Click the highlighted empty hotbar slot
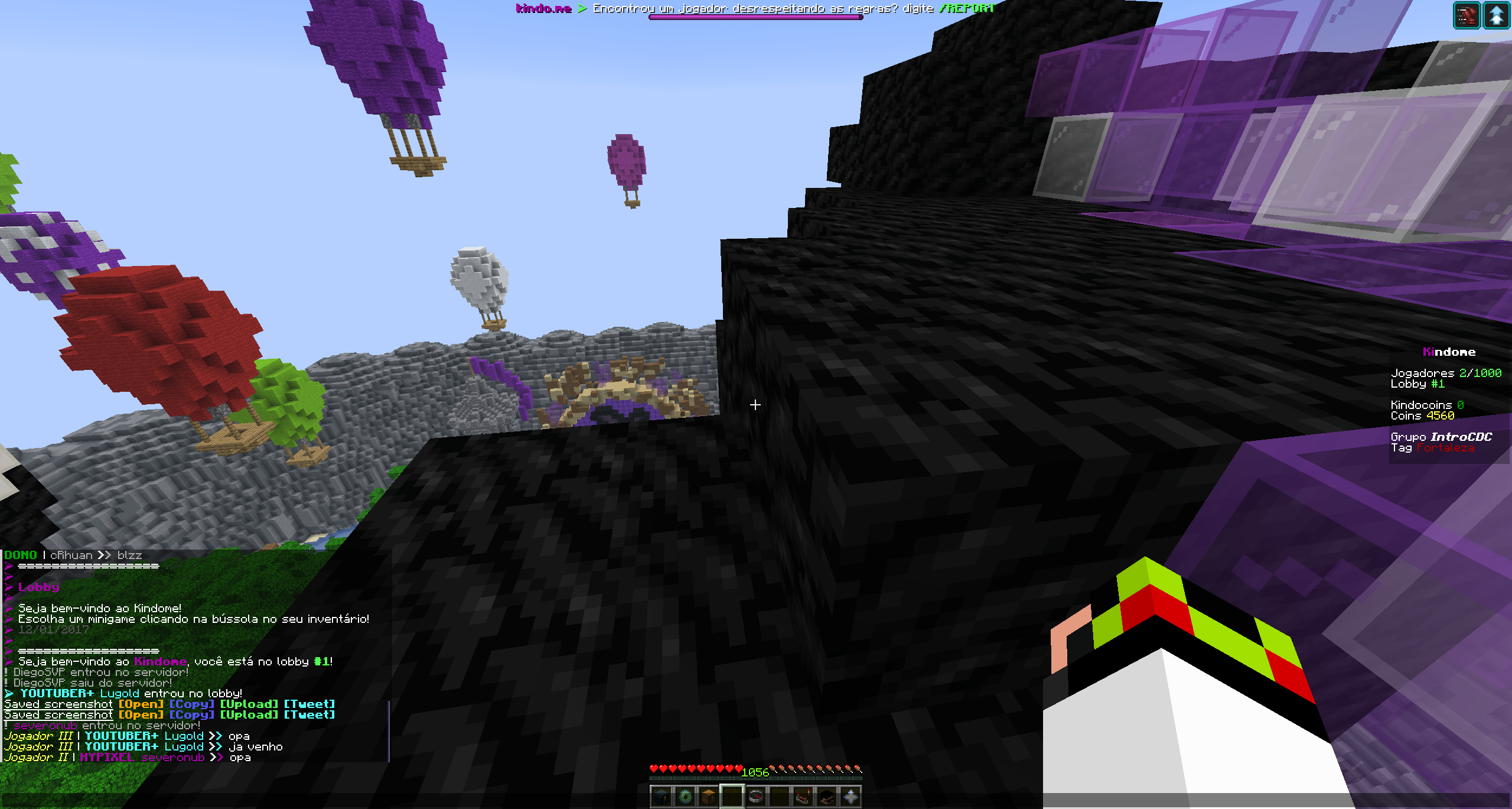The height and width of the screenshot is (809, 1512). coord(732,797)
